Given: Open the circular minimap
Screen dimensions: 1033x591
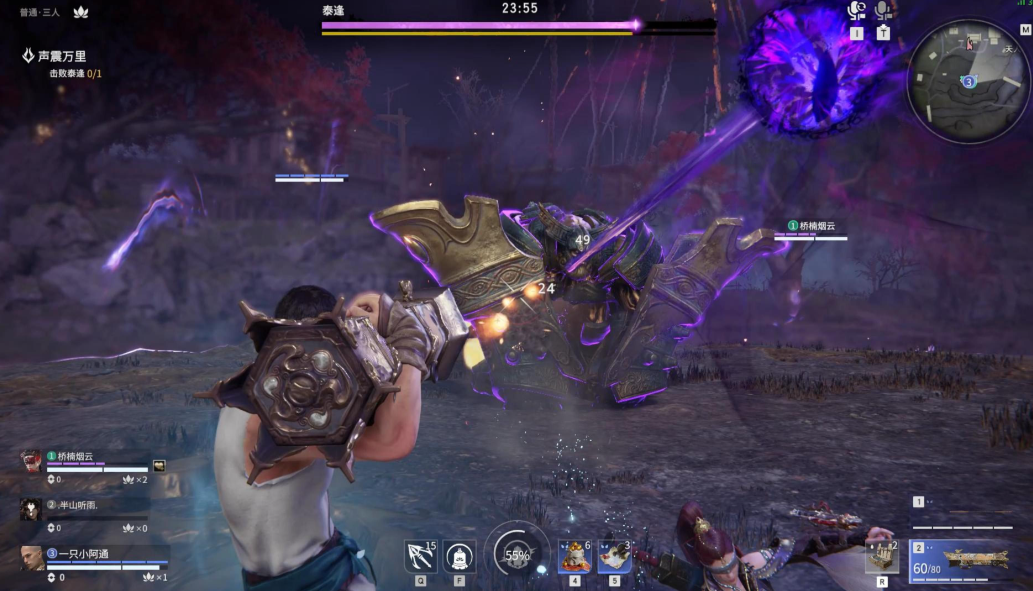Looking at the screenshot, I should tap(968, 81).
